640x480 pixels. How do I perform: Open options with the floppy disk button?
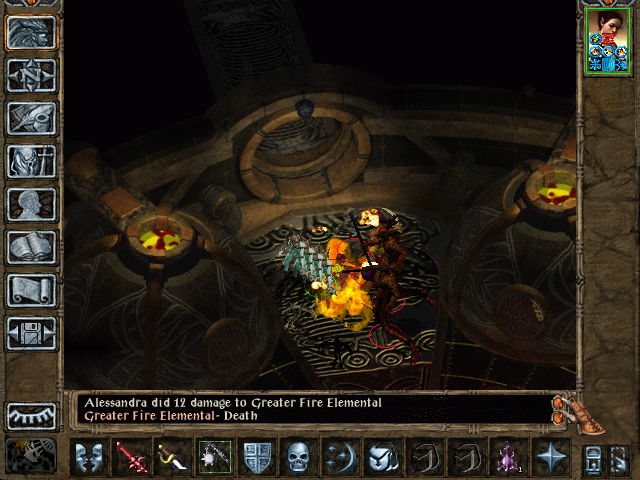click(32, 333)
